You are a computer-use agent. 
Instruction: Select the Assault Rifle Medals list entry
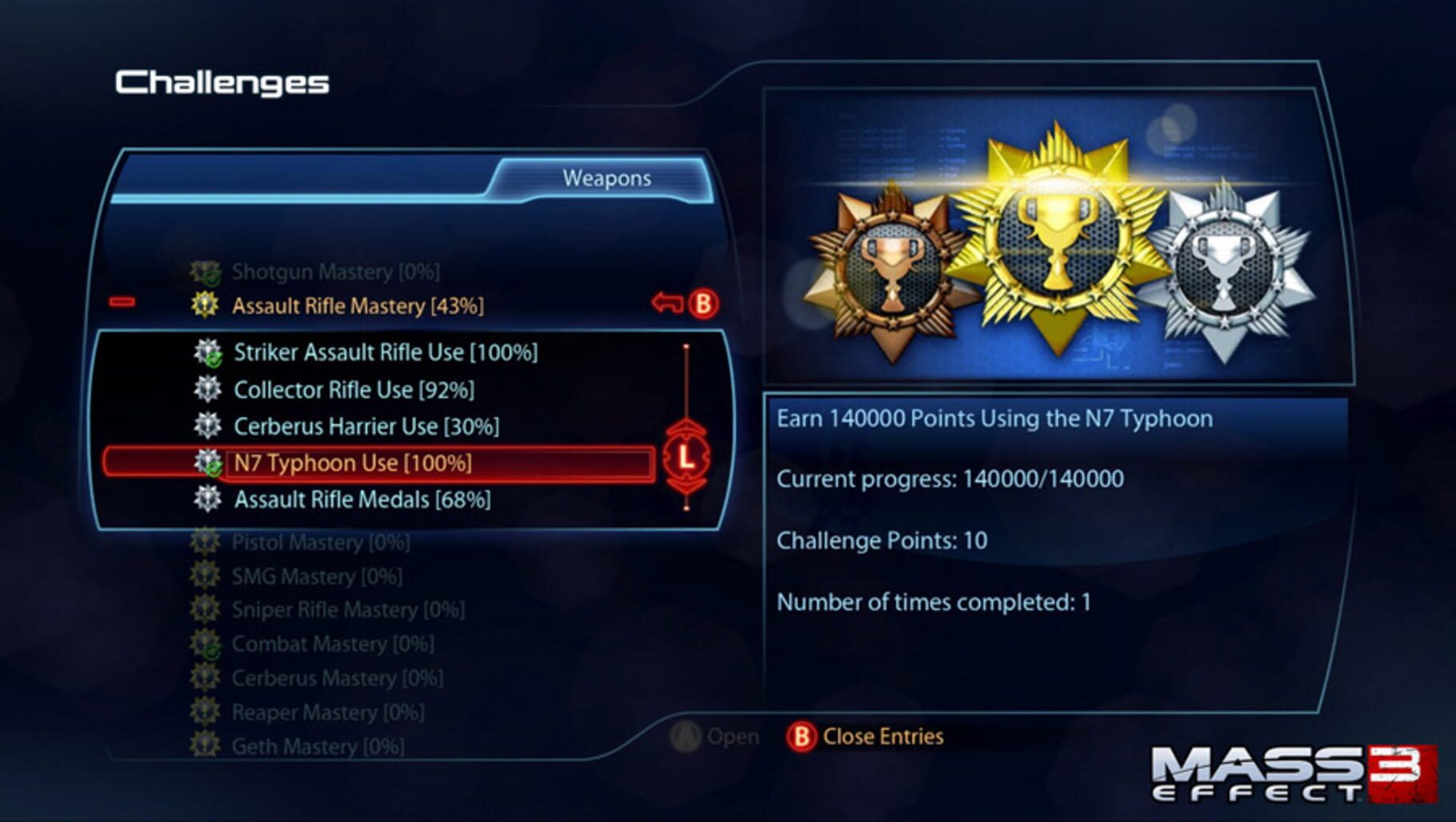(x=360, y=500)
